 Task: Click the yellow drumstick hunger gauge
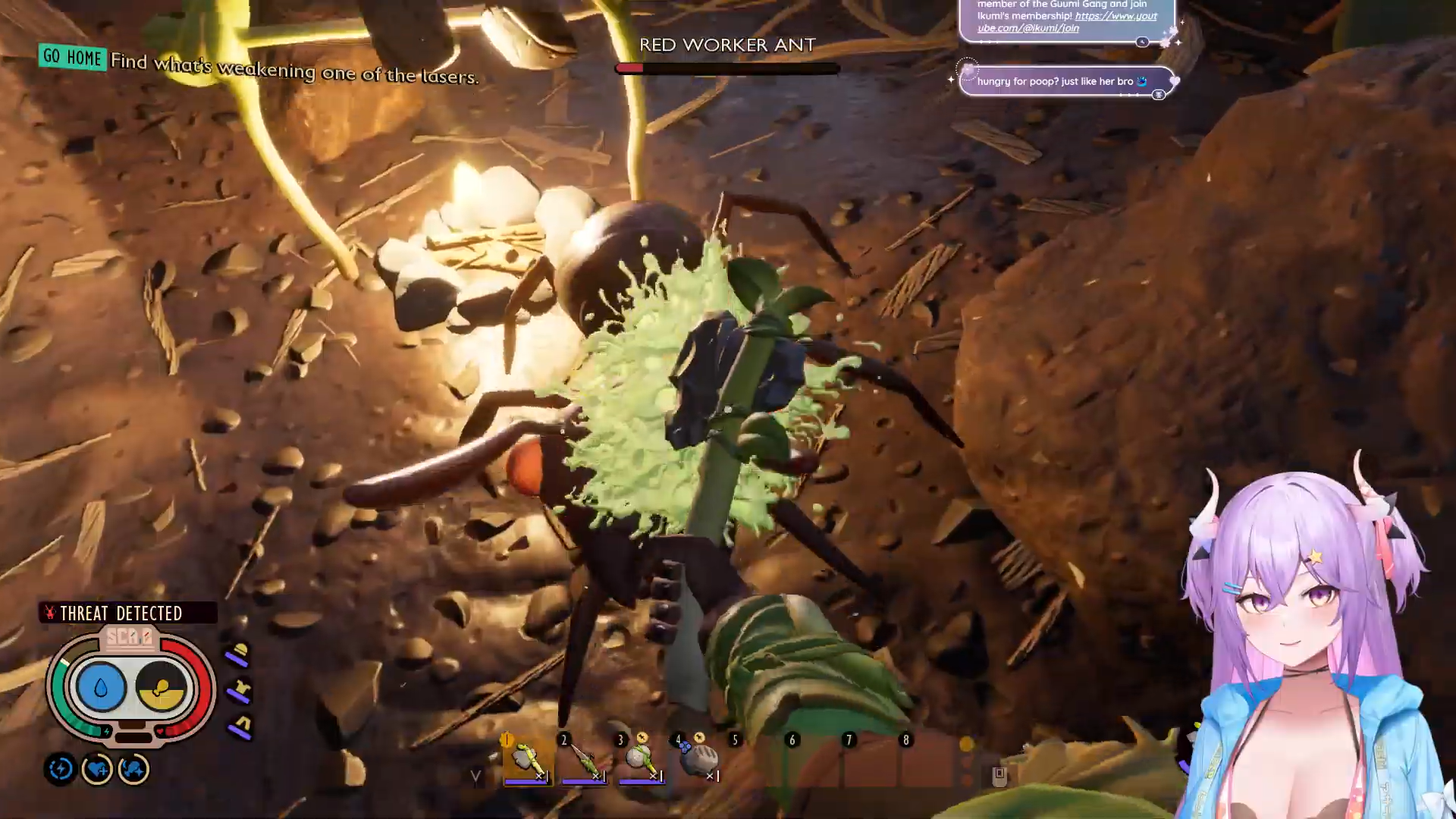coord(161,687)
